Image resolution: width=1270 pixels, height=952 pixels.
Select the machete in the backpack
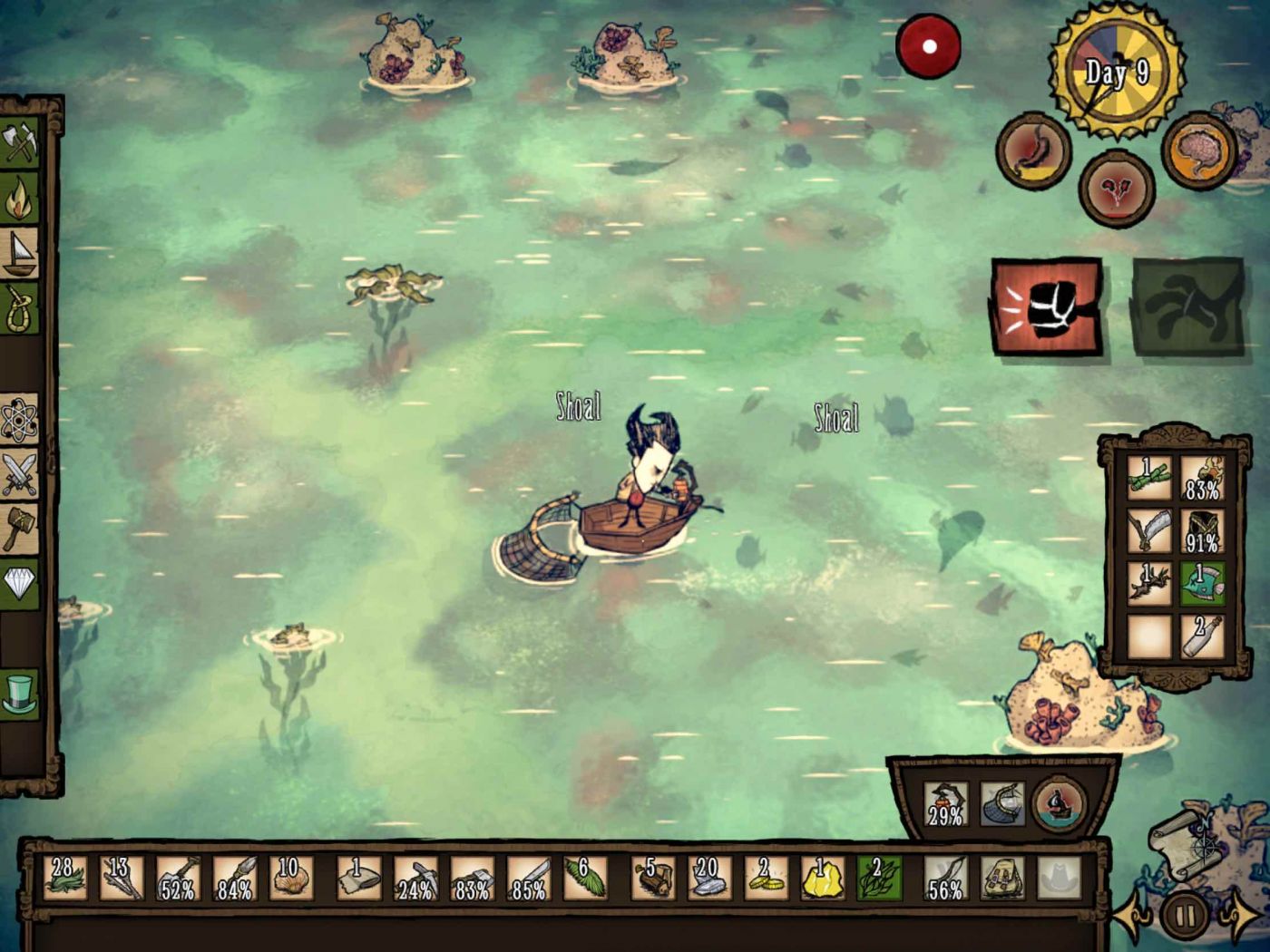tap(1149, 531)
